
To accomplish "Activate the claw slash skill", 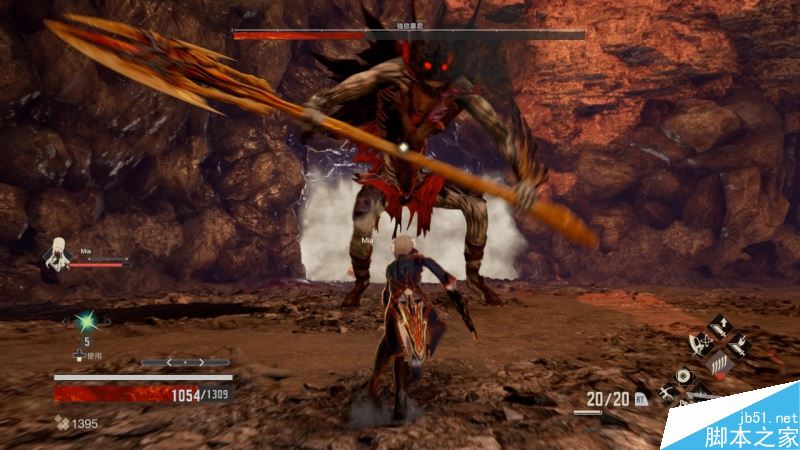I will point(718,364).
